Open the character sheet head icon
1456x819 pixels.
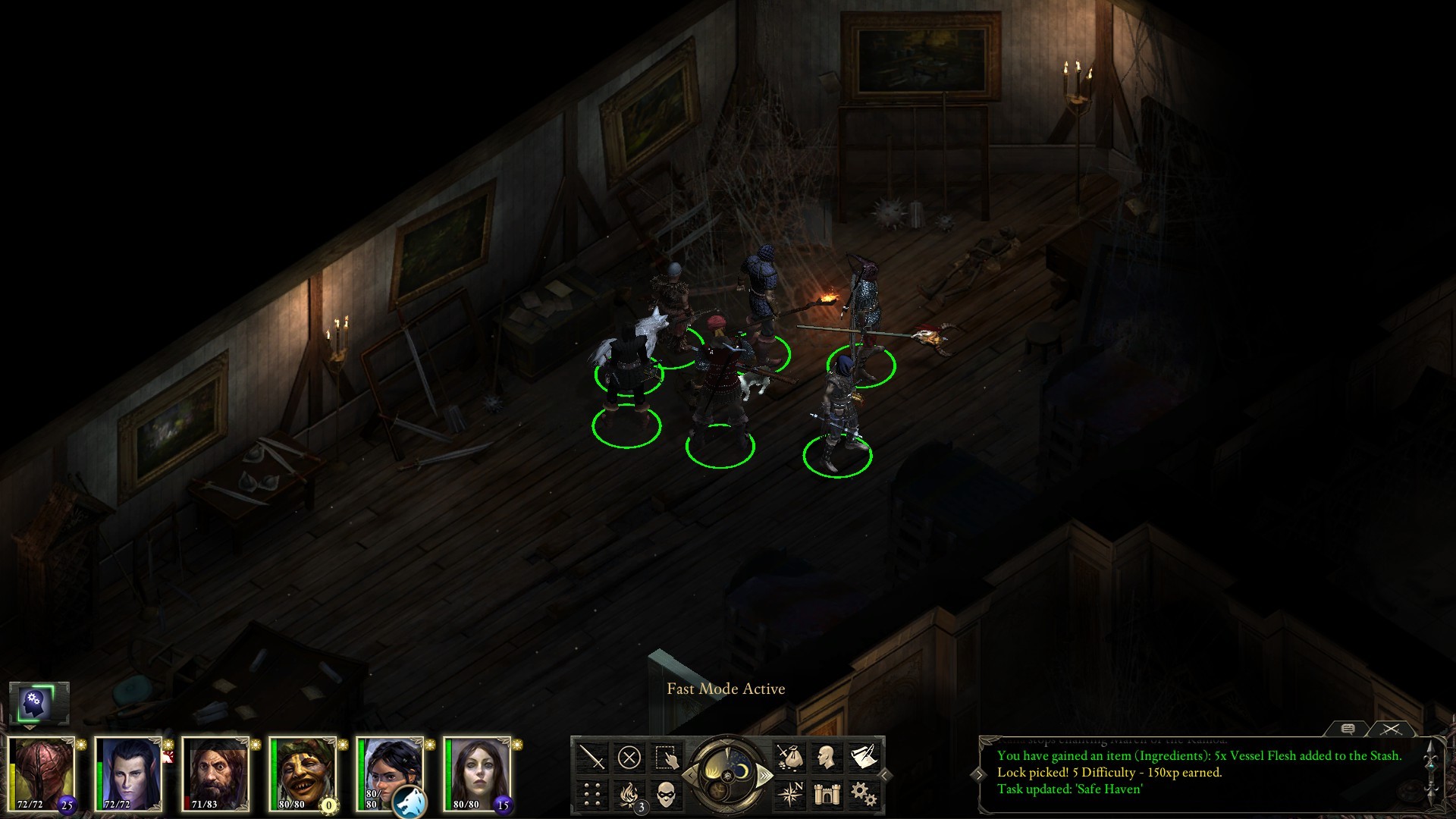coord(826,756)
